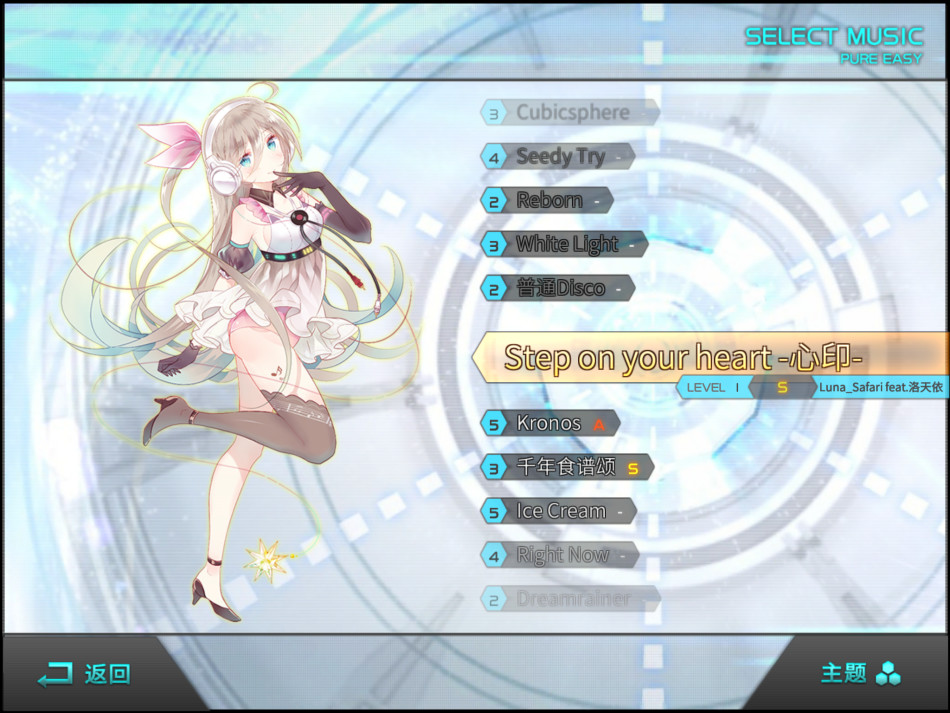
Task: Choose the Seedy Try track
Action: click(x=559, y=156)
